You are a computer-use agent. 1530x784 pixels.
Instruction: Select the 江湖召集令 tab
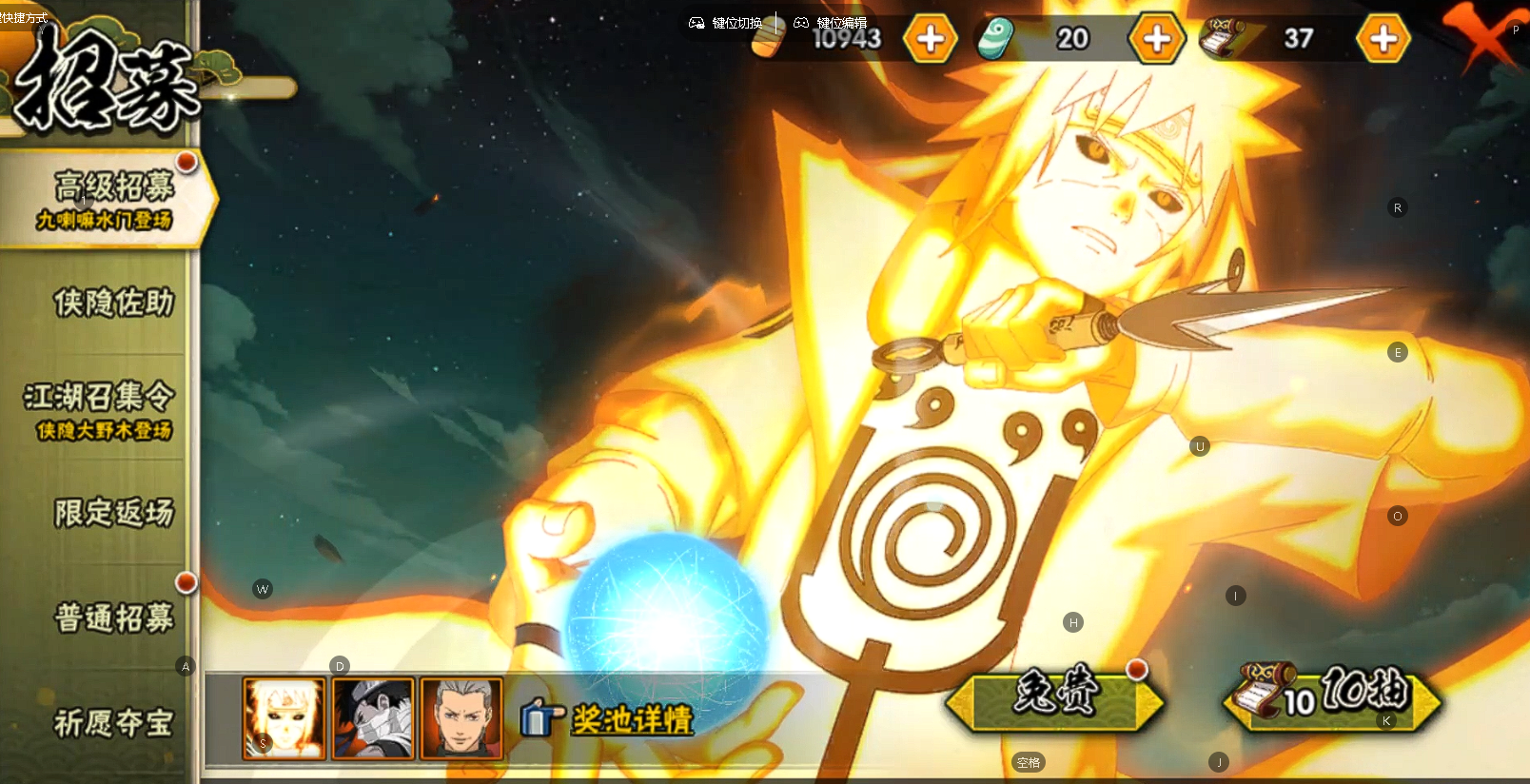click(x=100, y=409)
